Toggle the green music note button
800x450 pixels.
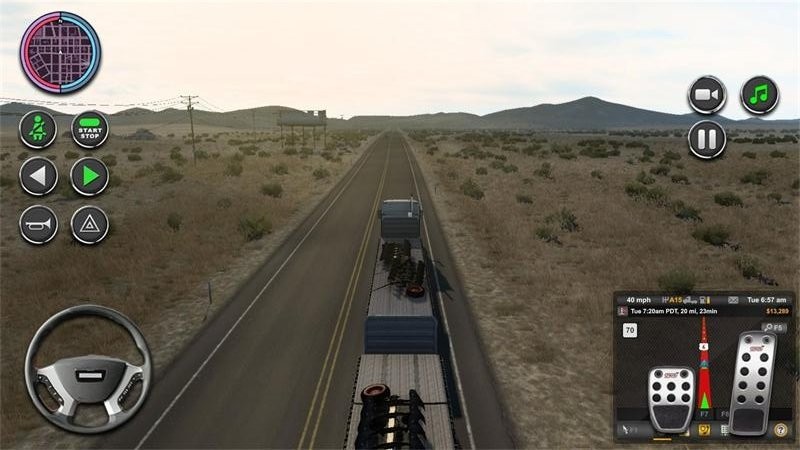(x=759, y=95)
